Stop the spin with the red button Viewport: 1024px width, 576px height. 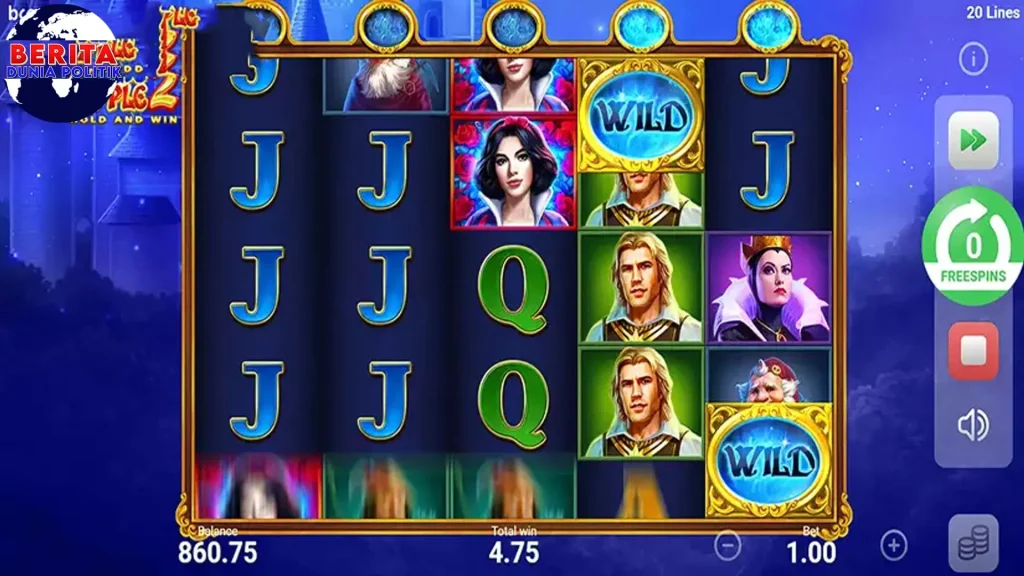coord(973,351)
